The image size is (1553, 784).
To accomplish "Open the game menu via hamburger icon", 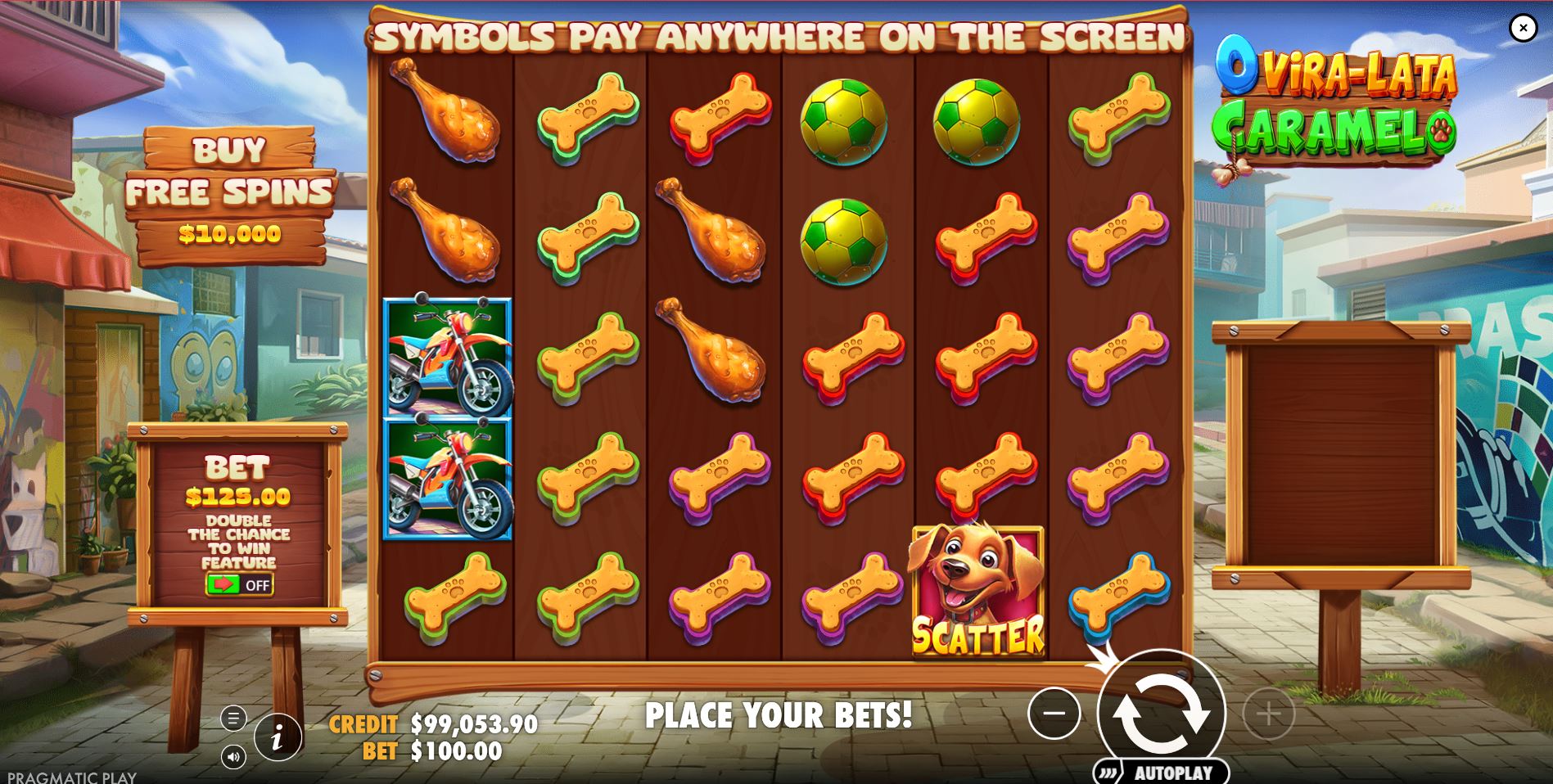I will (235, 718).
